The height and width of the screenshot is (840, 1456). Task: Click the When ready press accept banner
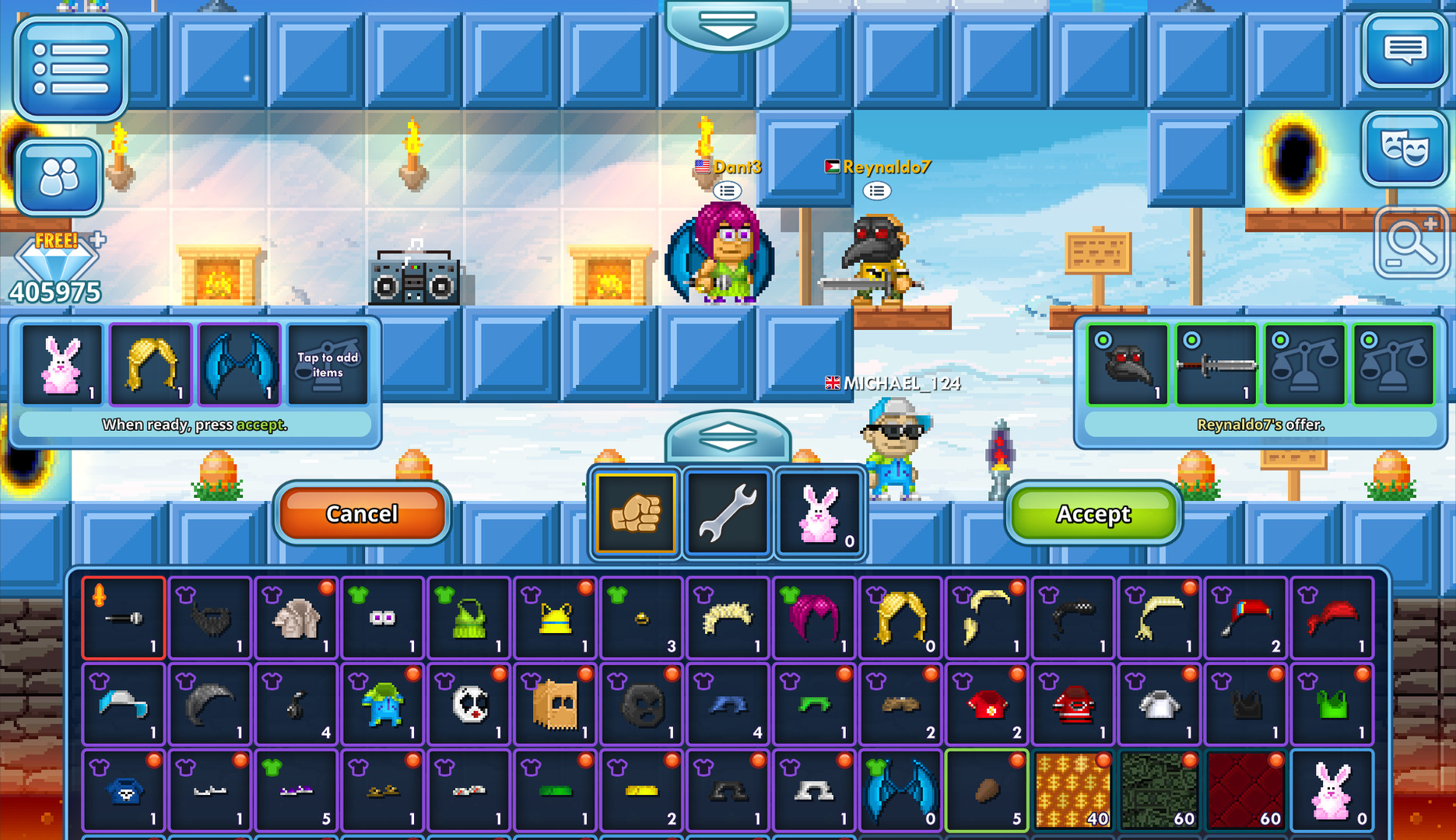[x=195, y=425]
